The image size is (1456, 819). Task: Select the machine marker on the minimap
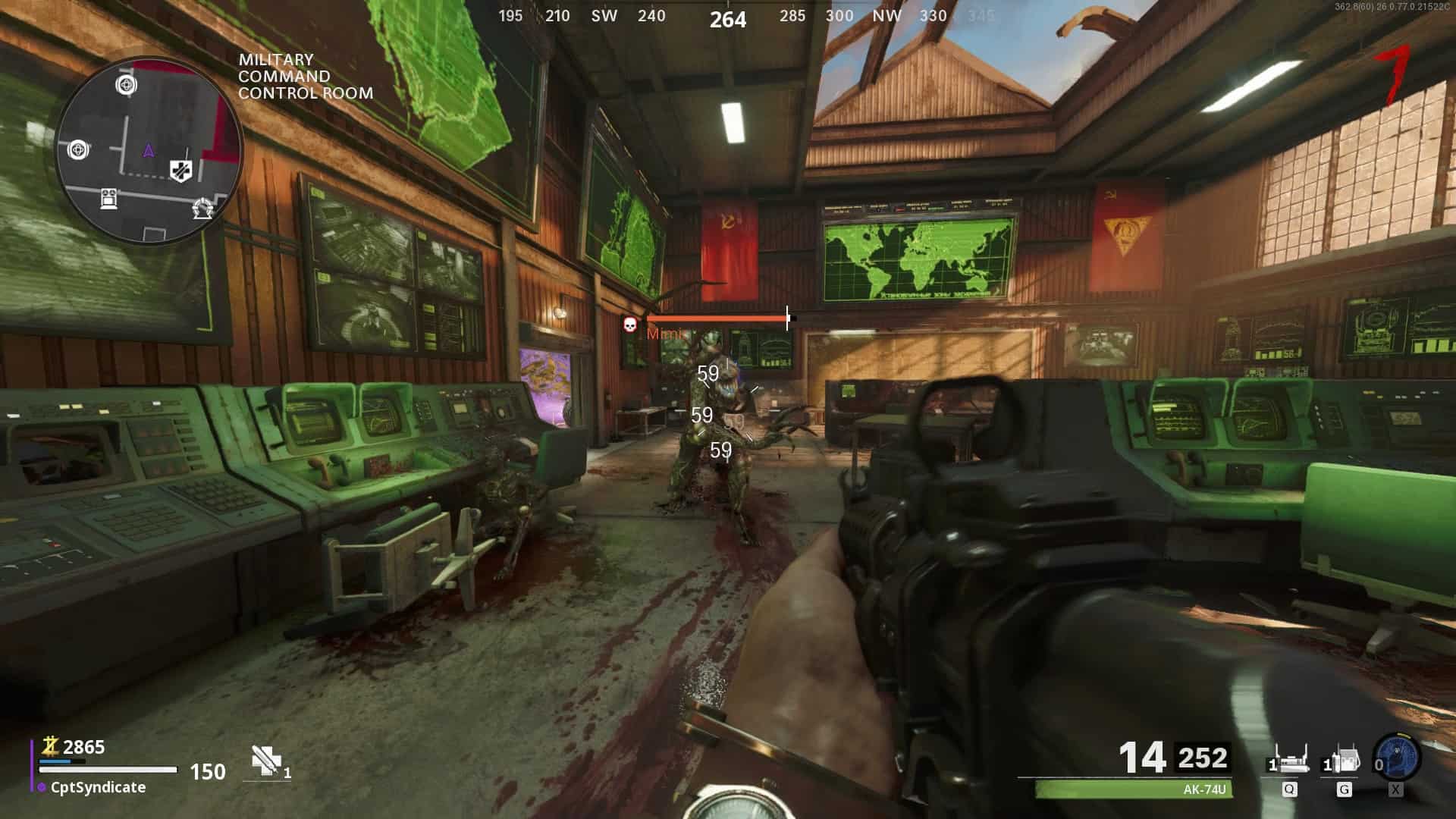pos(109,199)
